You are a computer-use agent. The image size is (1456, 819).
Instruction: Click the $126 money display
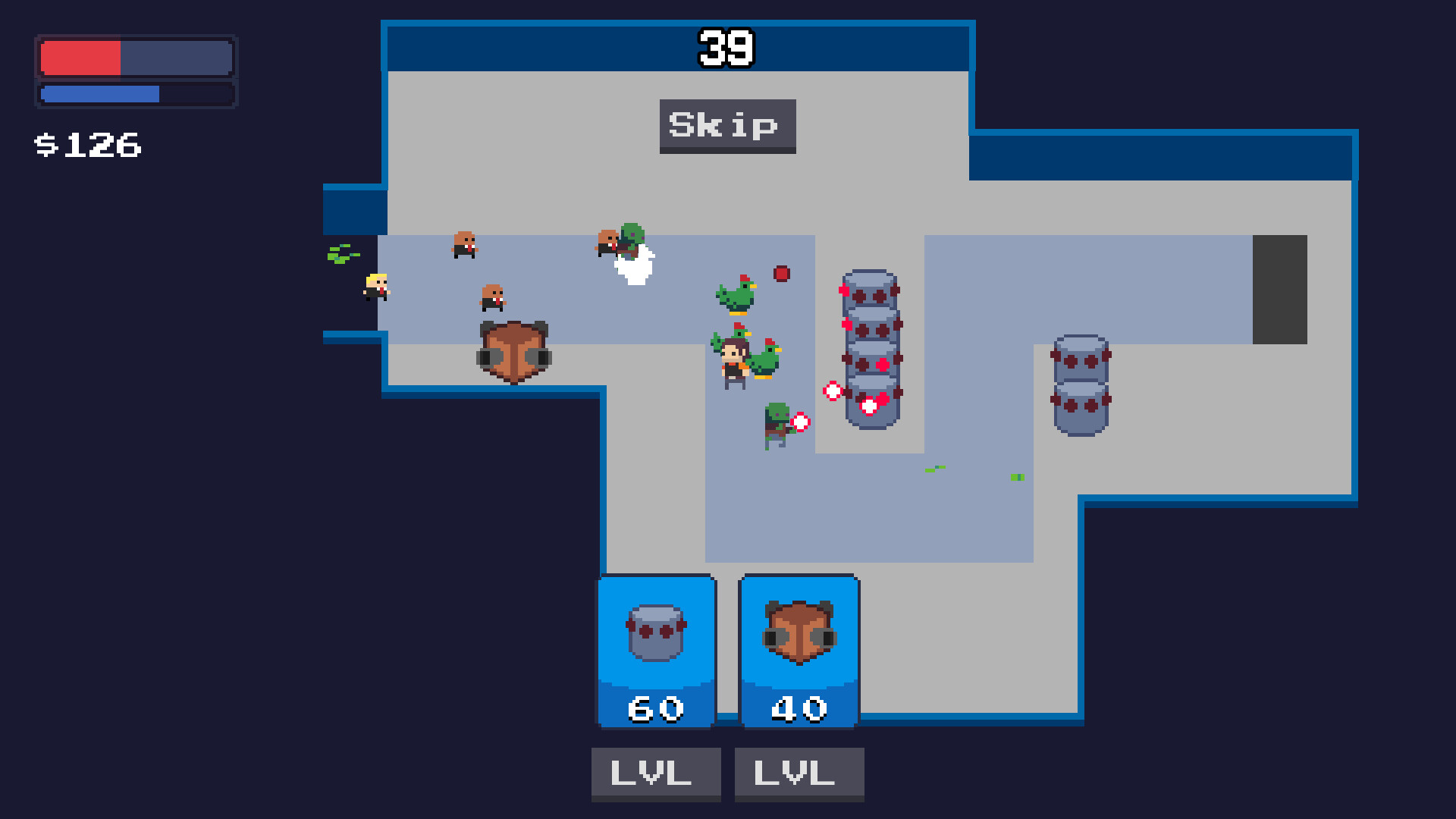(x=87, y=144)
